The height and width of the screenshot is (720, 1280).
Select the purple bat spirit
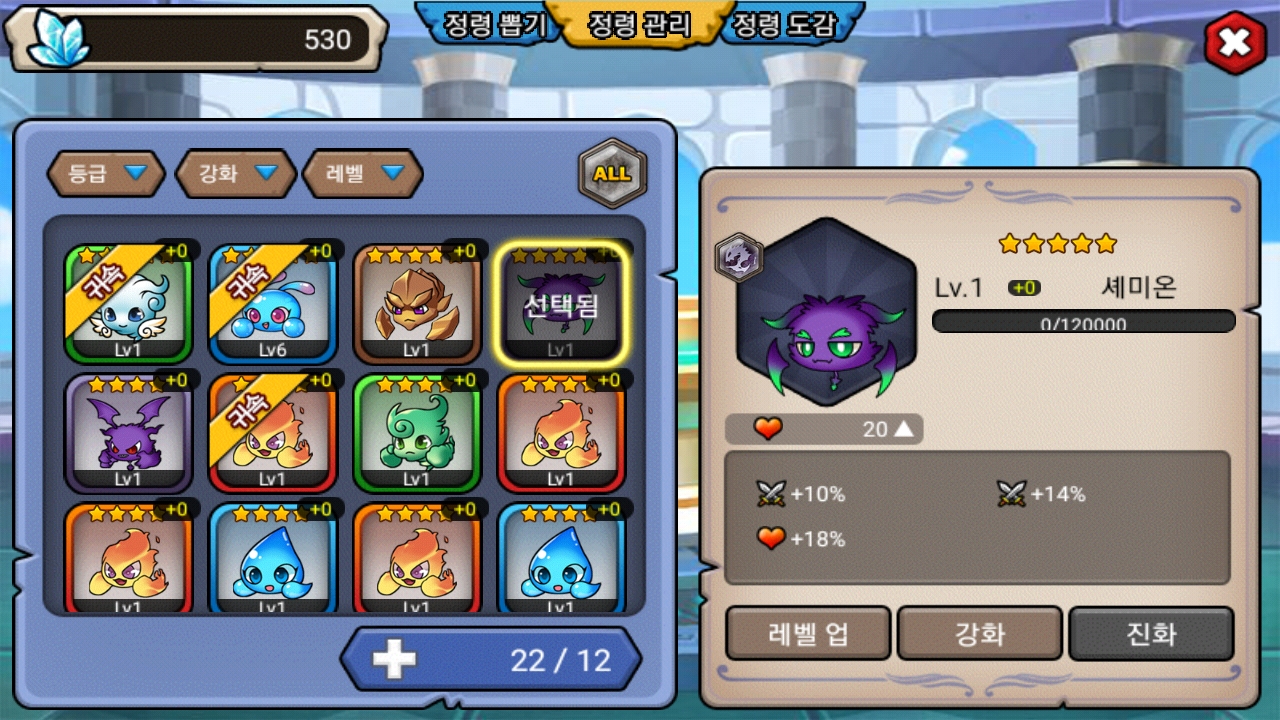coord(128,434)
